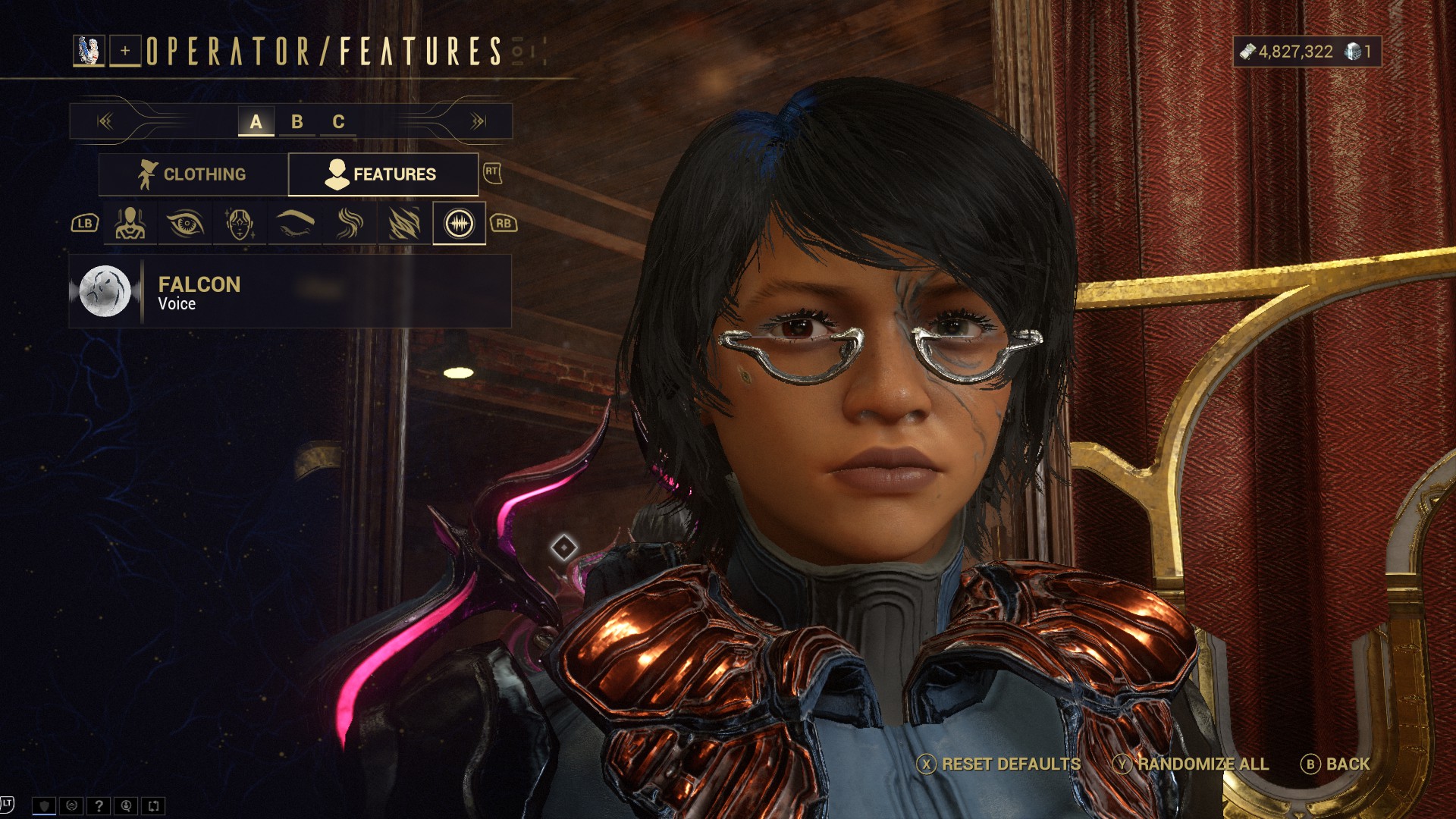Image resolution: width=1456 pixels, height=819 pixels.
Task: Click the plus button beside the player avatar
Action: click(125, 51)
